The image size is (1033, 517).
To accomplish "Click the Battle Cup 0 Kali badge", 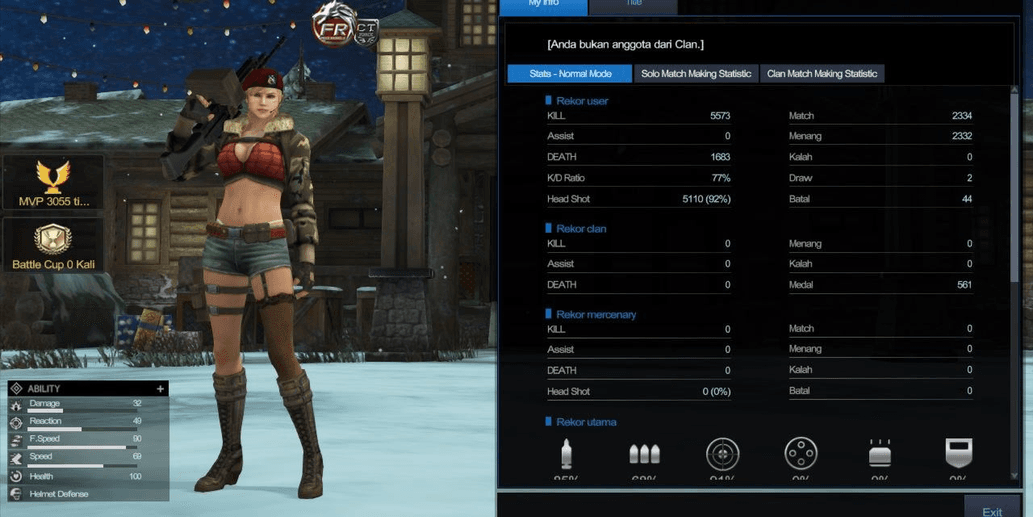I will coord(53,247).
